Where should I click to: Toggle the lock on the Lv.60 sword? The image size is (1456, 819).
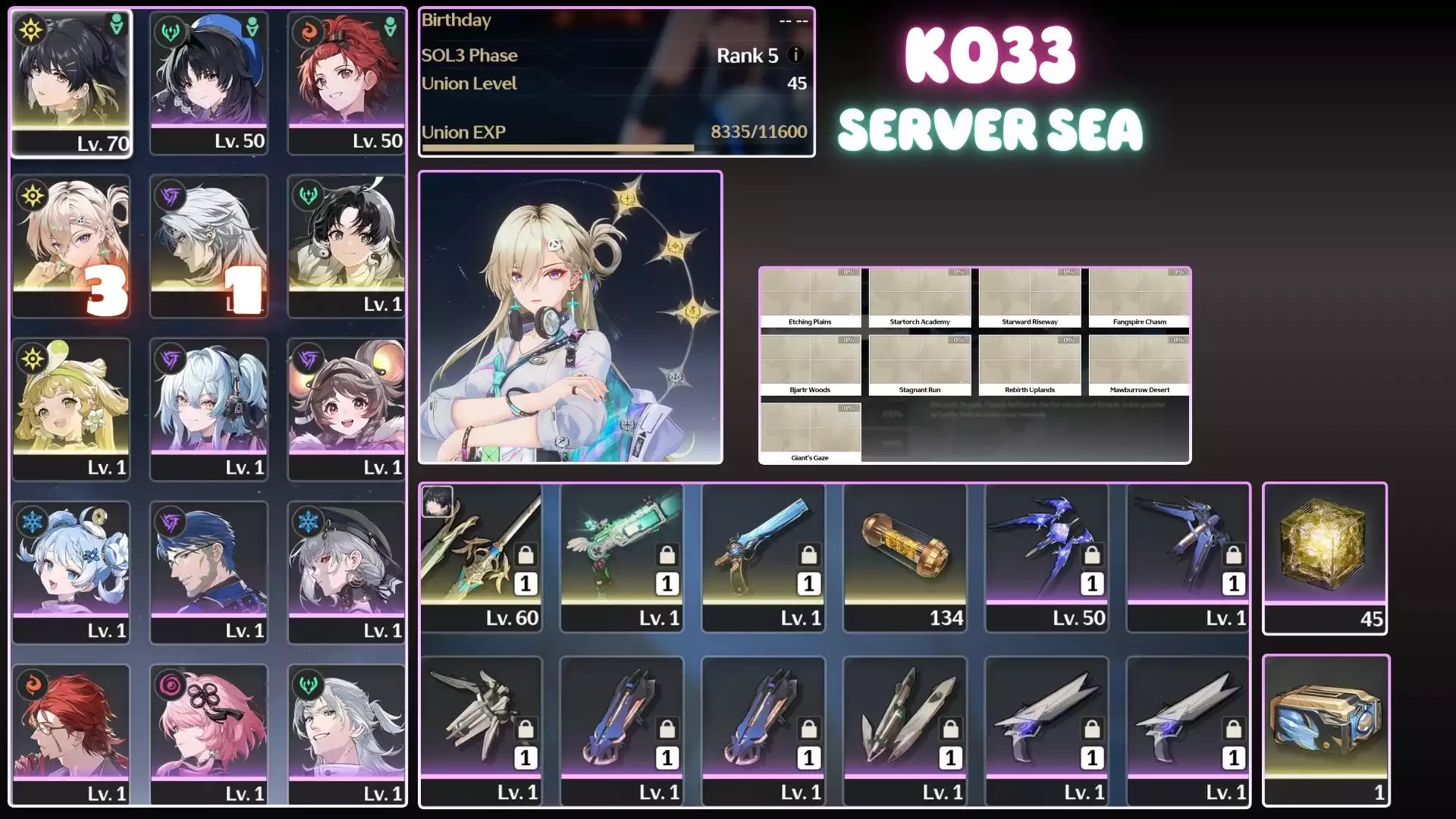pyautogui.click(x=525, y=556)
